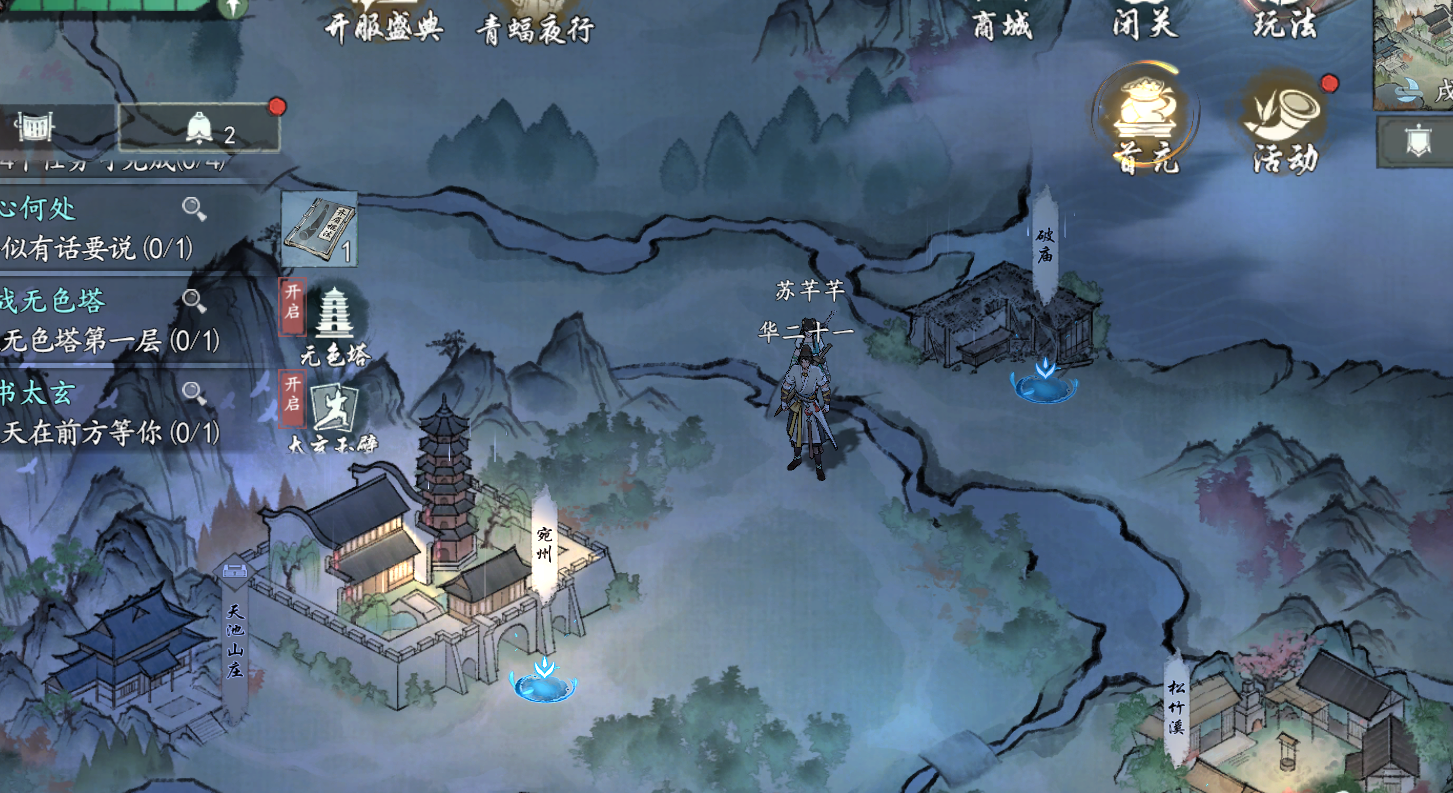
Task: Open the 活动 activities horn icon
Action: [1285, 122]
